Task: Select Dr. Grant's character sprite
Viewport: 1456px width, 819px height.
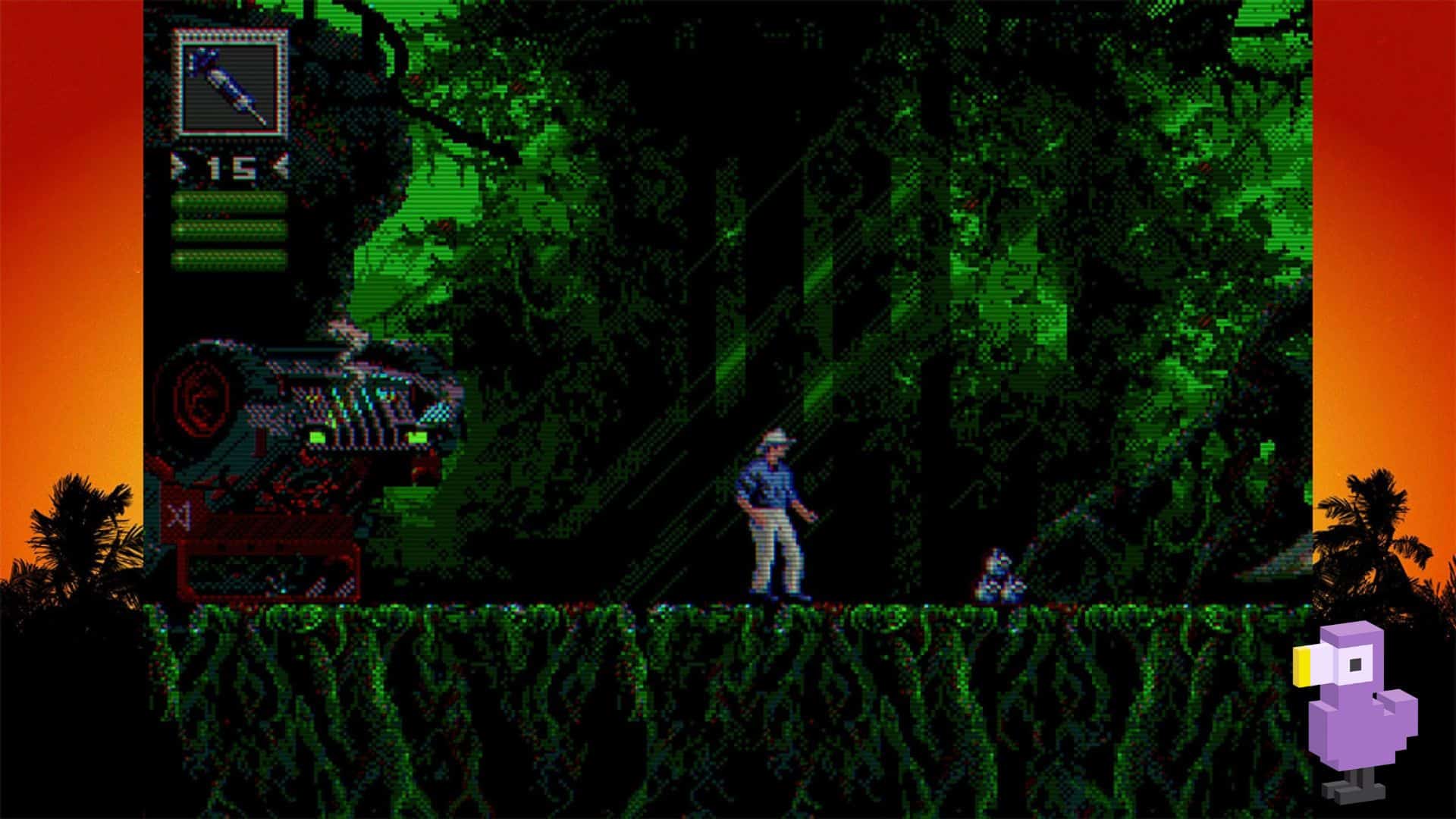Action: coord(770,516)
